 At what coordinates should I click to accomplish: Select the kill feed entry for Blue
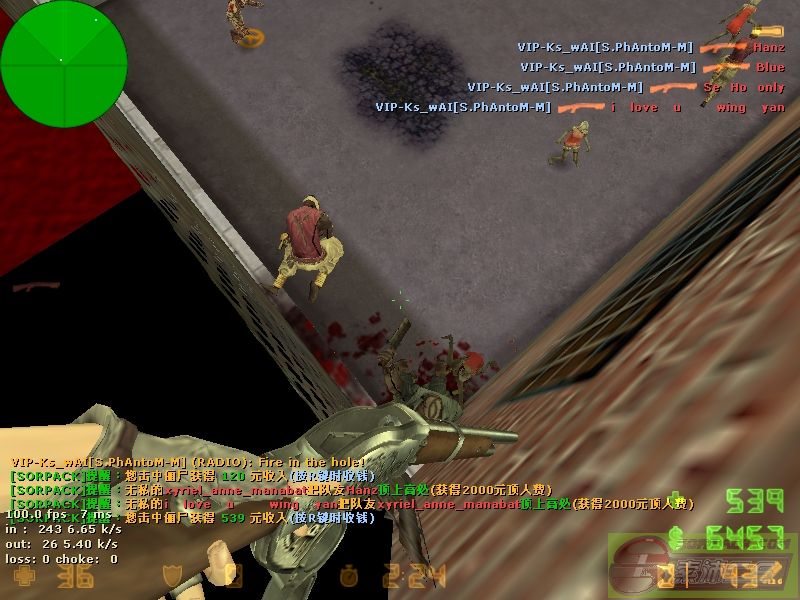click(652, 67)
